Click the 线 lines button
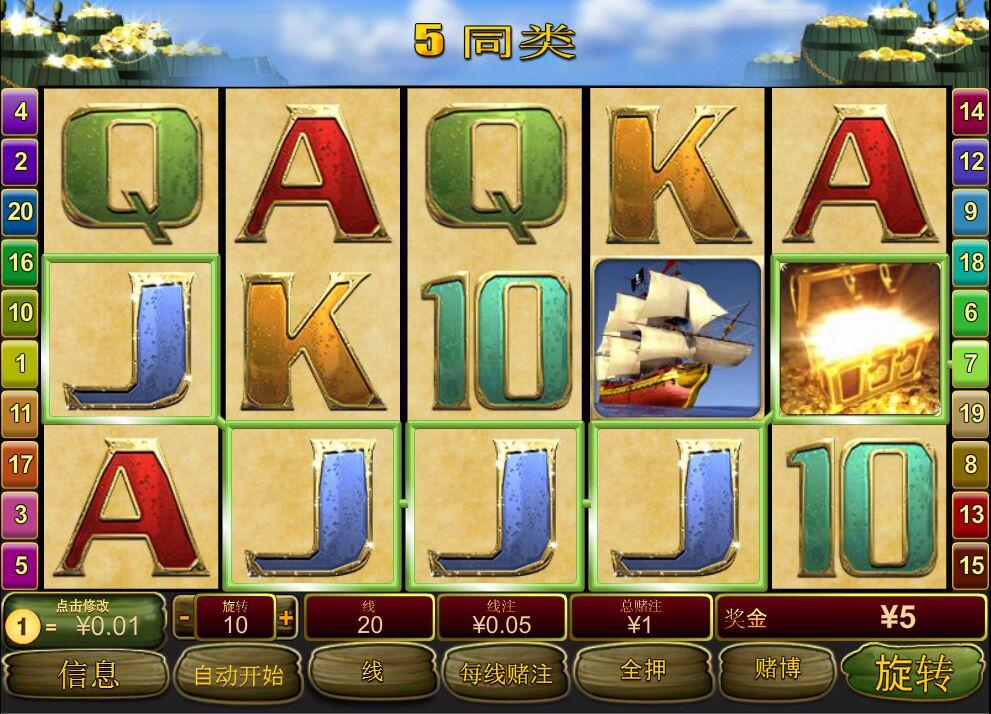This screenshot has height=714, width=991. pyautogui.click(x=372, y=672)
